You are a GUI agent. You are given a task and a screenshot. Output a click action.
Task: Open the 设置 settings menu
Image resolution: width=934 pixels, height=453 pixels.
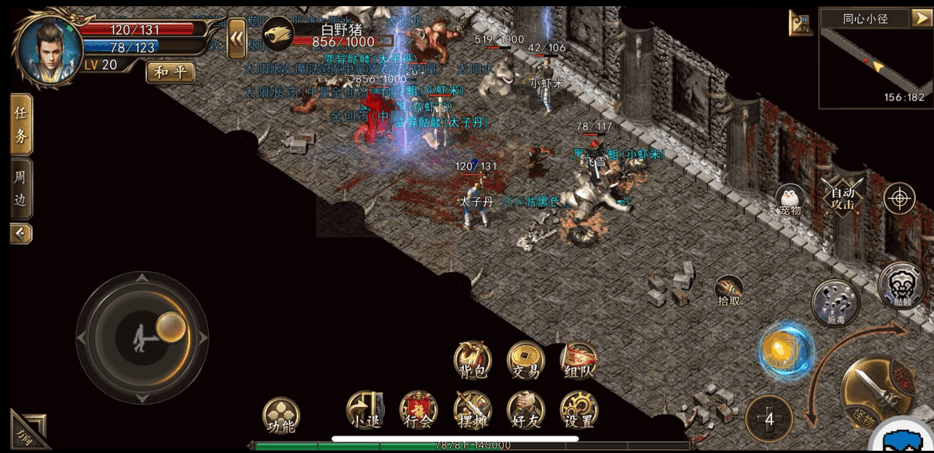[x=579, y=410]
